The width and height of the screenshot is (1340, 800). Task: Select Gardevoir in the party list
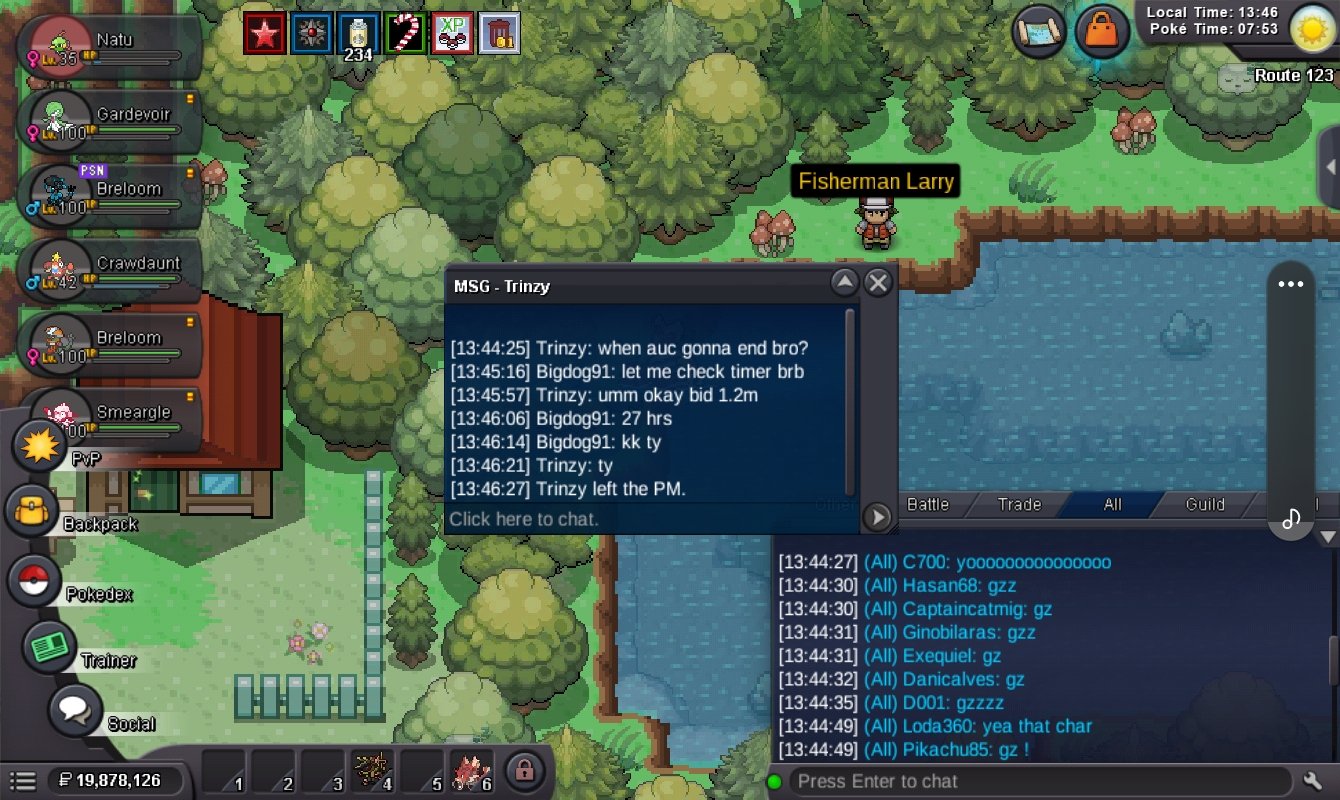(112, 122)
